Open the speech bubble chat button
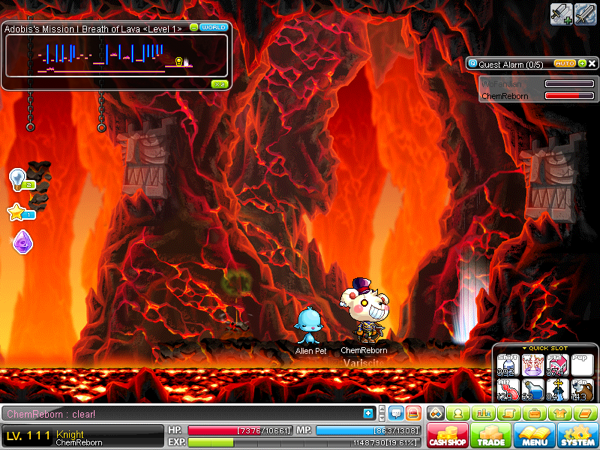This screenshot has height=450, width=600. coord(394,413)
